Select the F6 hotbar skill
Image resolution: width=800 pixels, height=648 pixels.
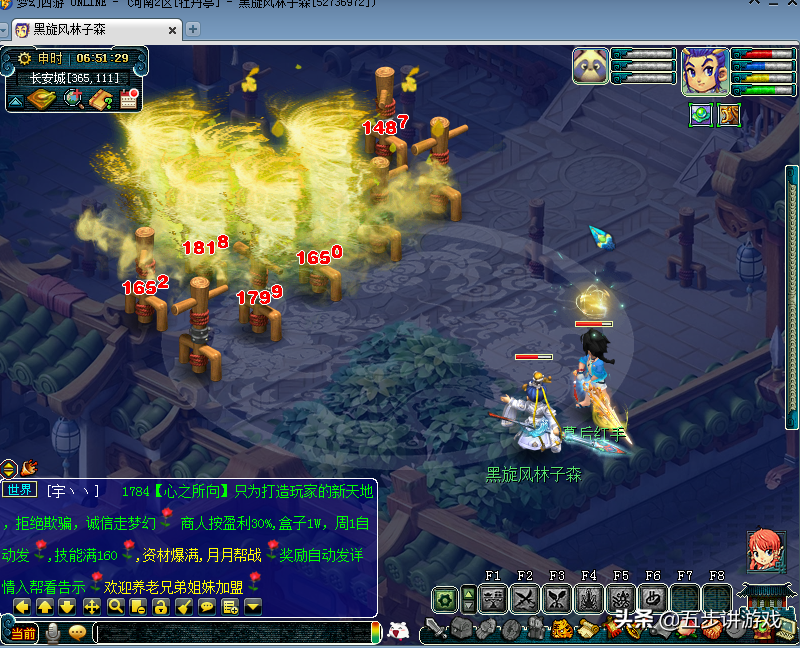653,599
